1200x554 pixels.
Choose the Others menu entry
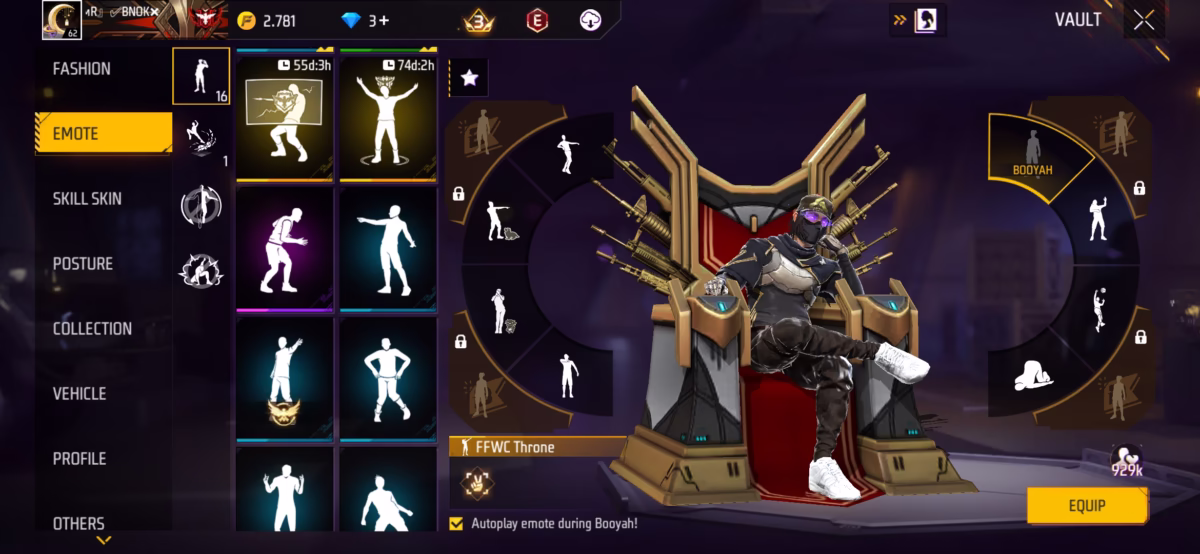[79, 523]
